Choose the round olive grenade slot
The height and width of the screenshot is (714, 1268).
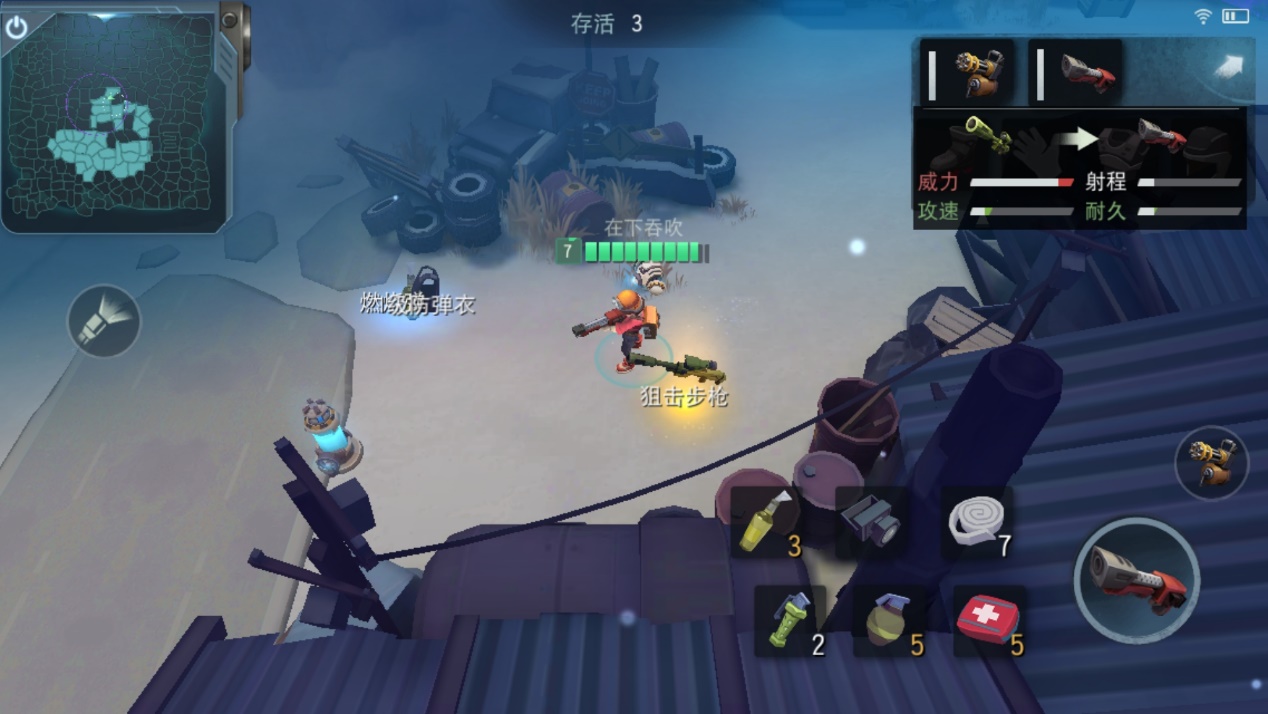click(x=889, y=622)
